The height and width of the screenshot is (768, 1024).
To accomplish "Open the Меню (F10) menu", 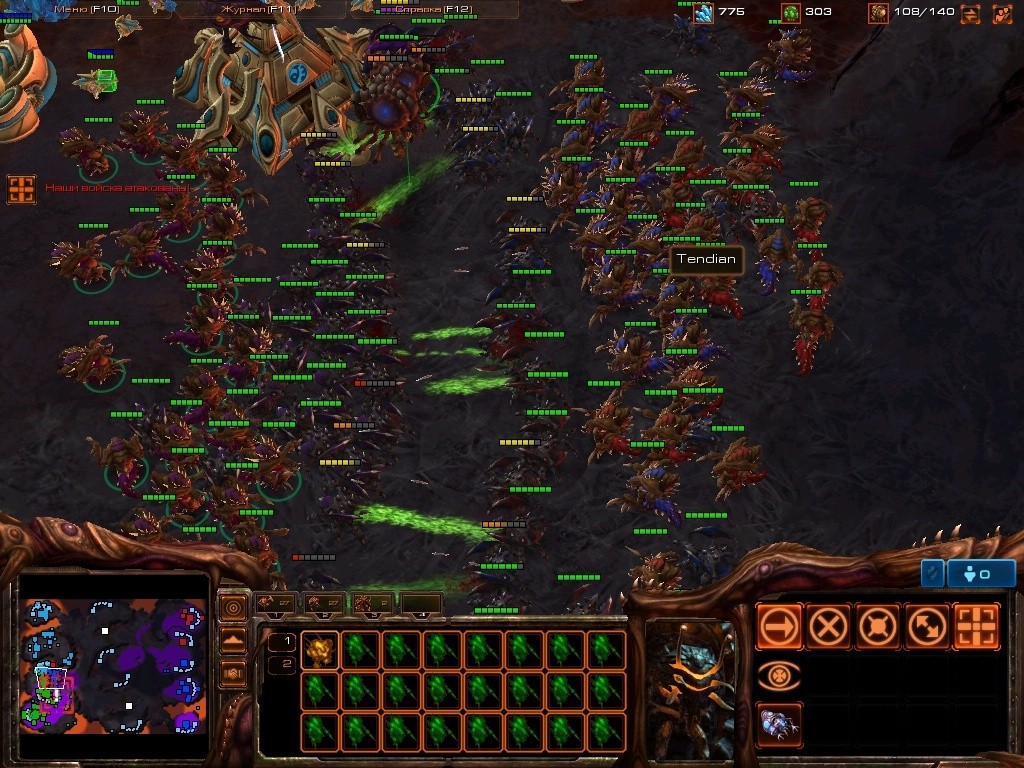I will point(86,9).
